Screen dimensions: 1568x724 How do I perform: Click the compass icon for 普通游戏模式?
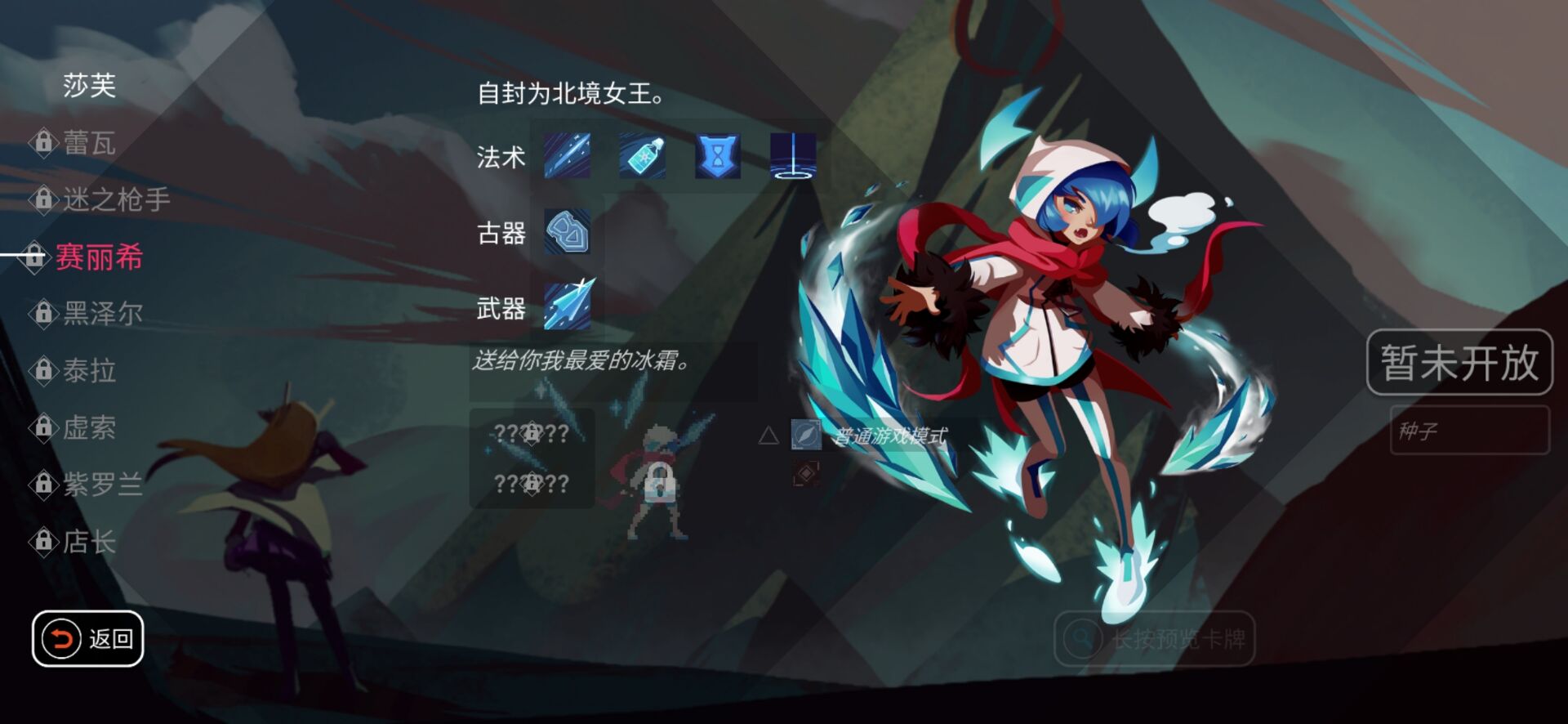(805, 436)
